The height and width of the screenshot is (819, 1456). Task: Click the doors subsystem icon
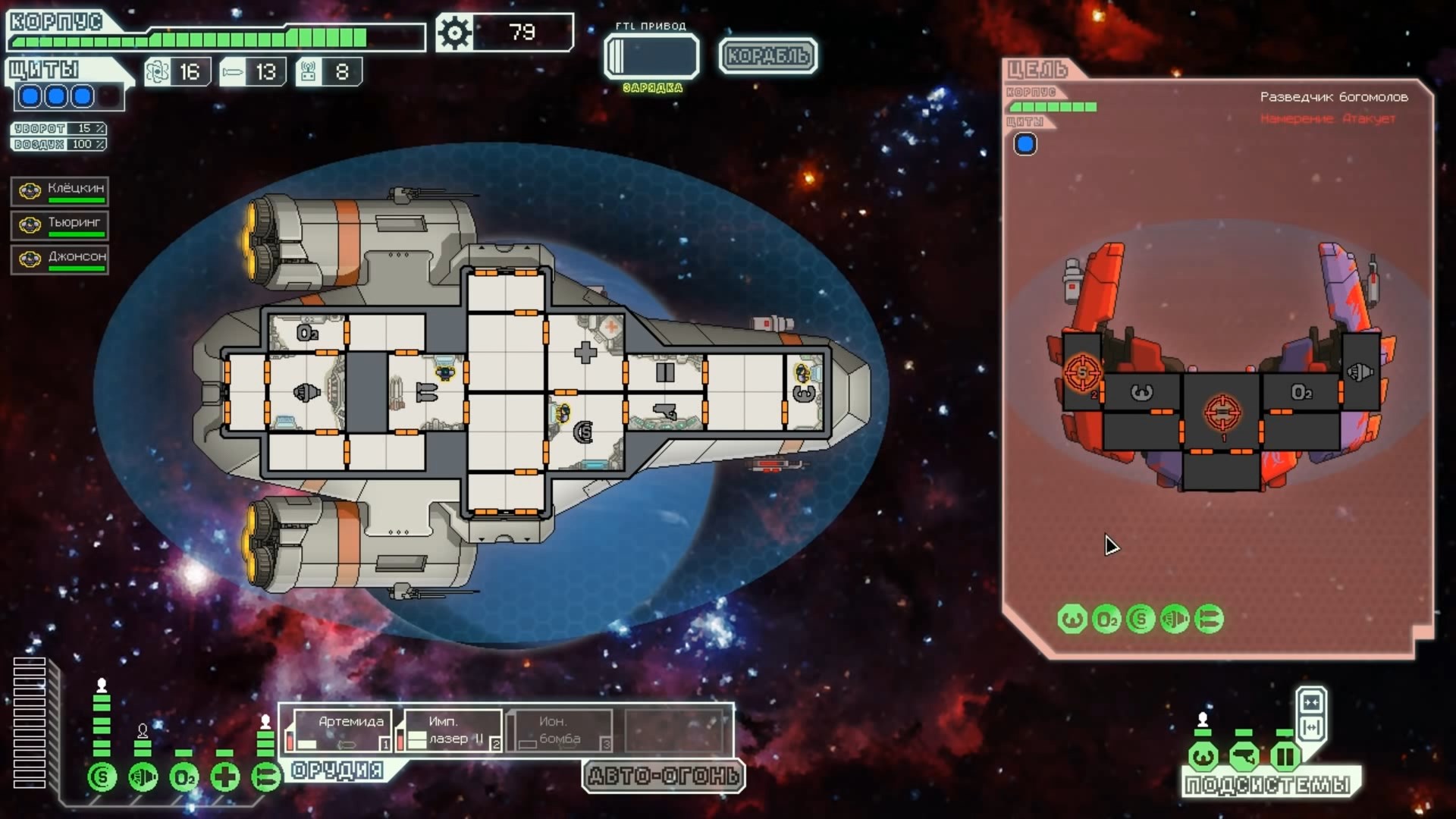click(1285, 756)
